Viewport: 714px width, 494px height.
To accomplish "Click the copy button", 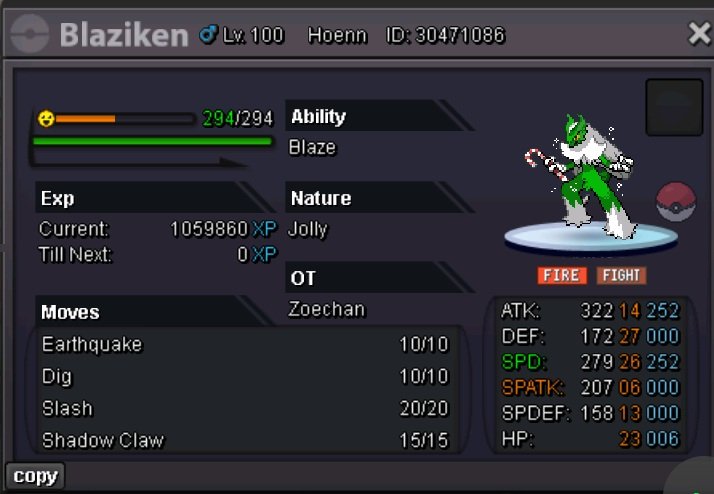I will pyautogui.click(x=35, y=476).
